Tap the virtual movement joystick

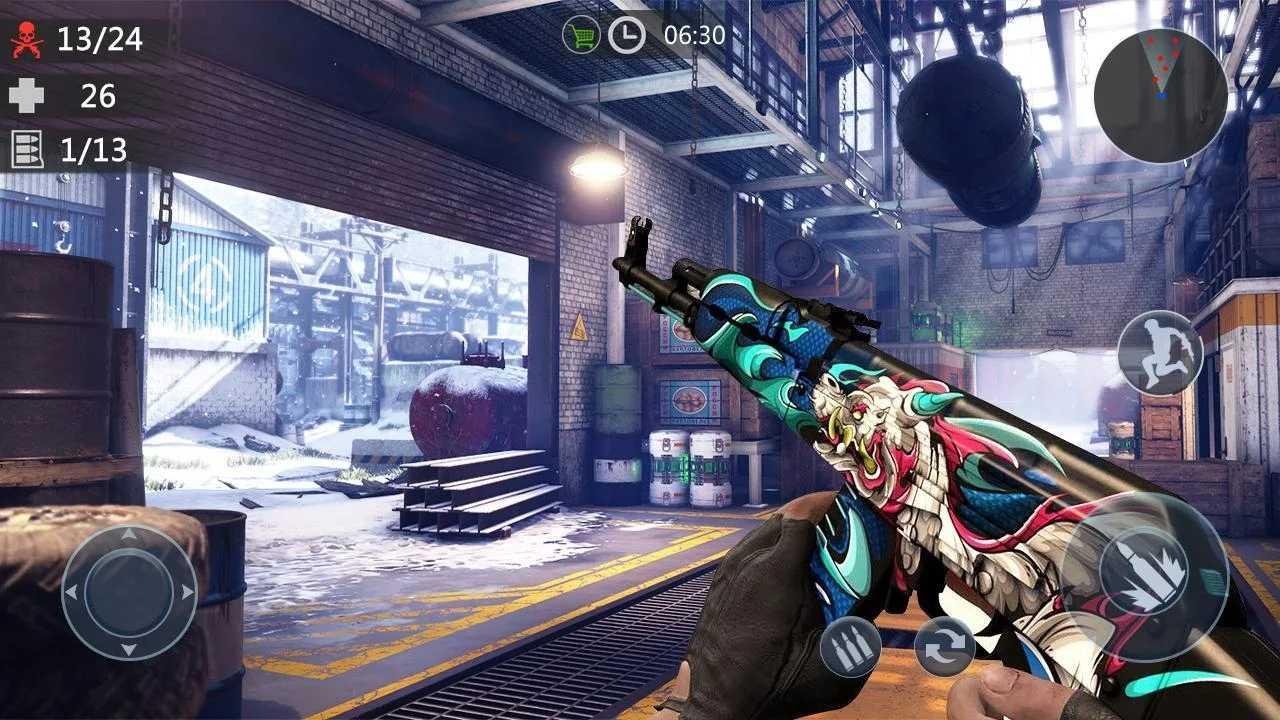click(x=129, y=592)
